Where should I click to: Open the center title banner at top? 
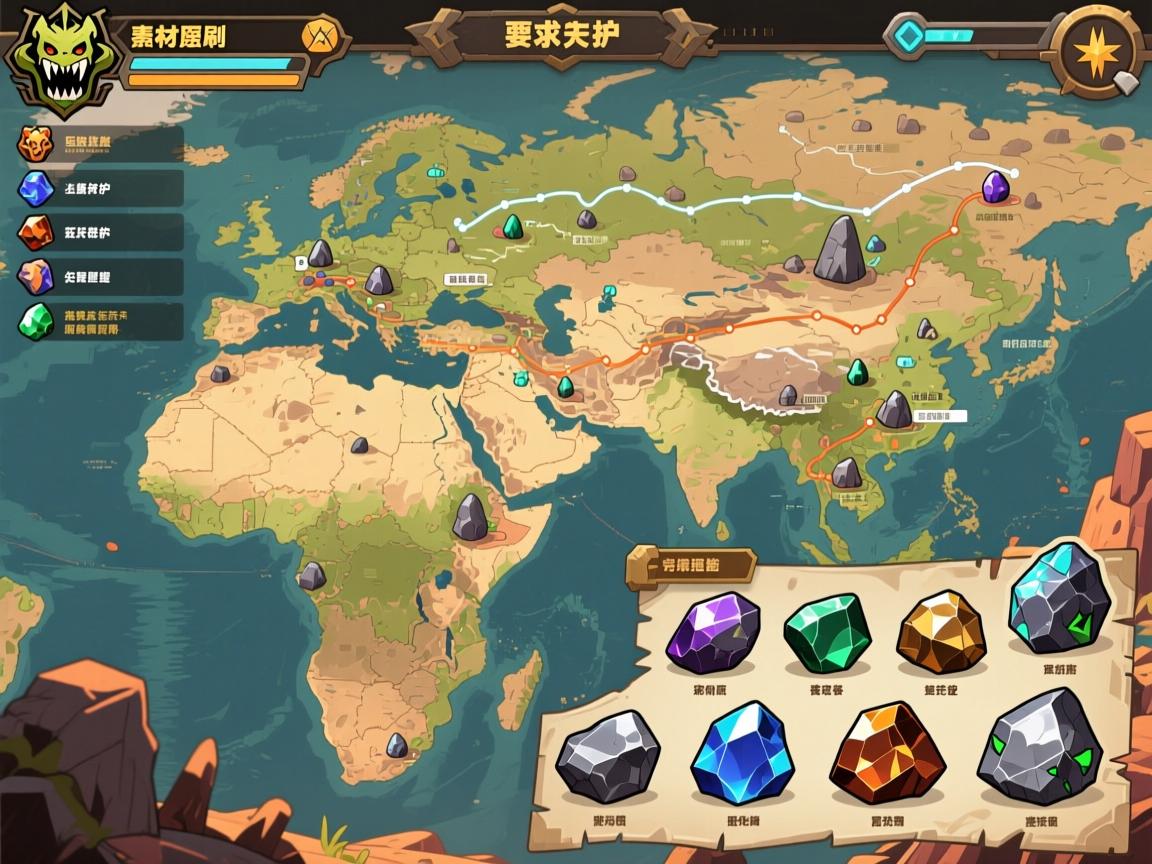pyautogui.click(x=562, y=35)
